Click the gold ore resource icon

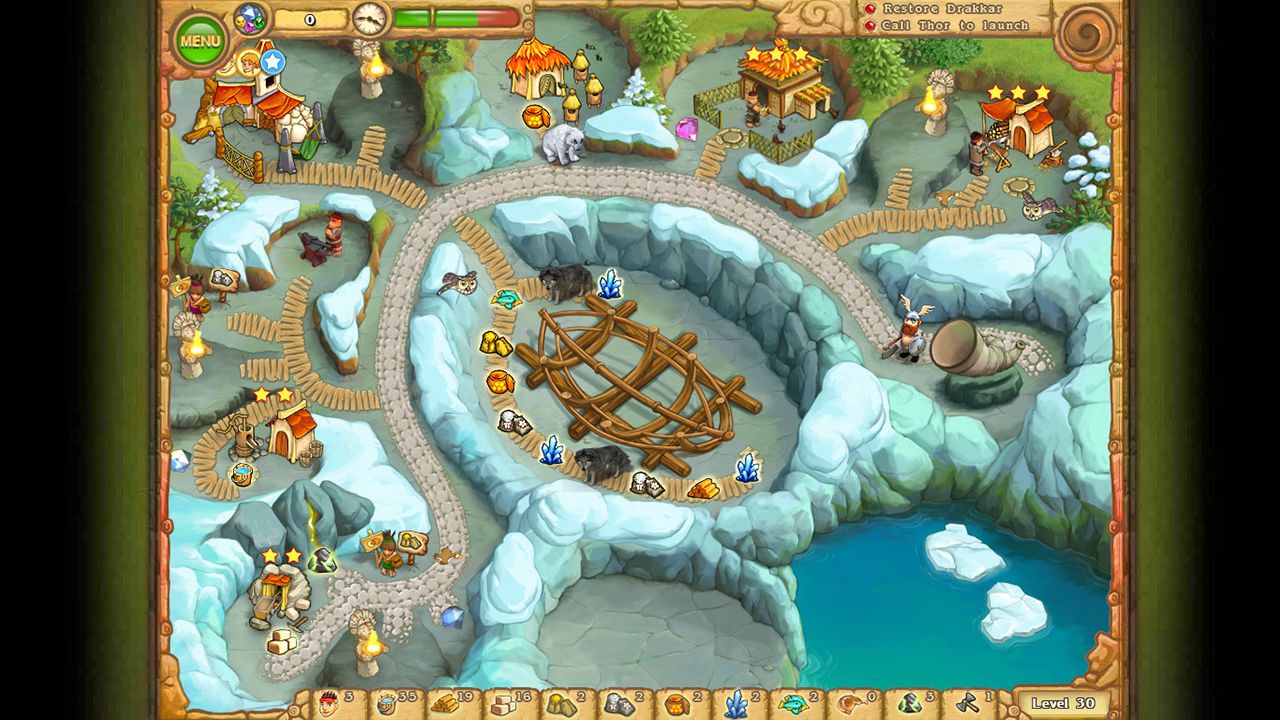tap(561, 705)
